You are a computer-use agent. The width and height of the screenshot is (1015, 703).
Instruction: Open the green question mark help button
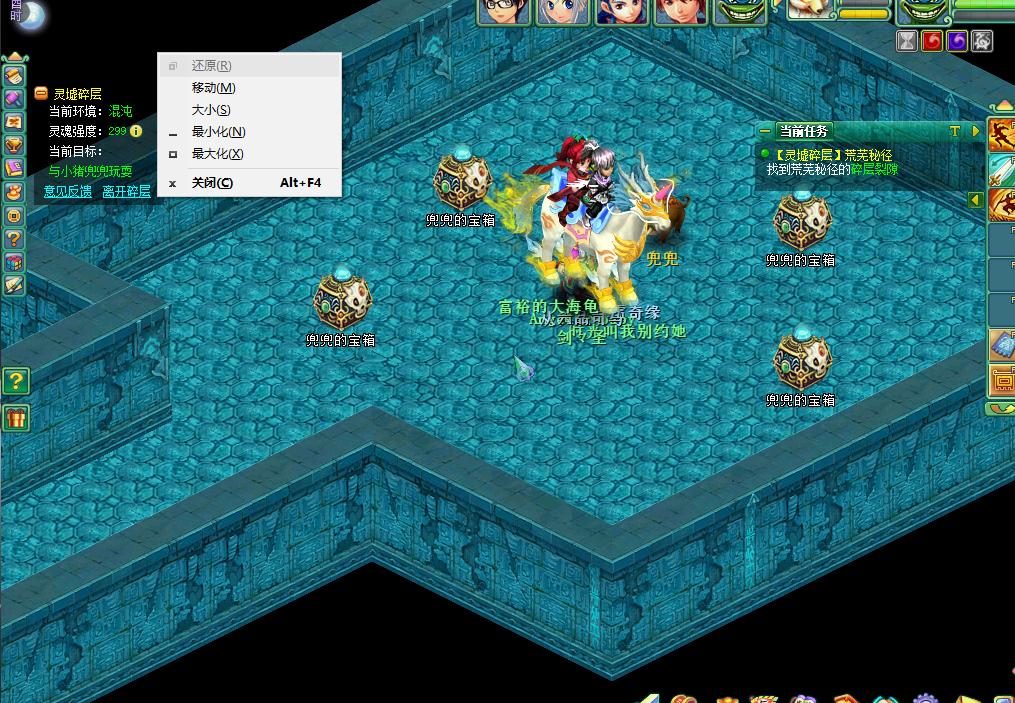point(15,381)
